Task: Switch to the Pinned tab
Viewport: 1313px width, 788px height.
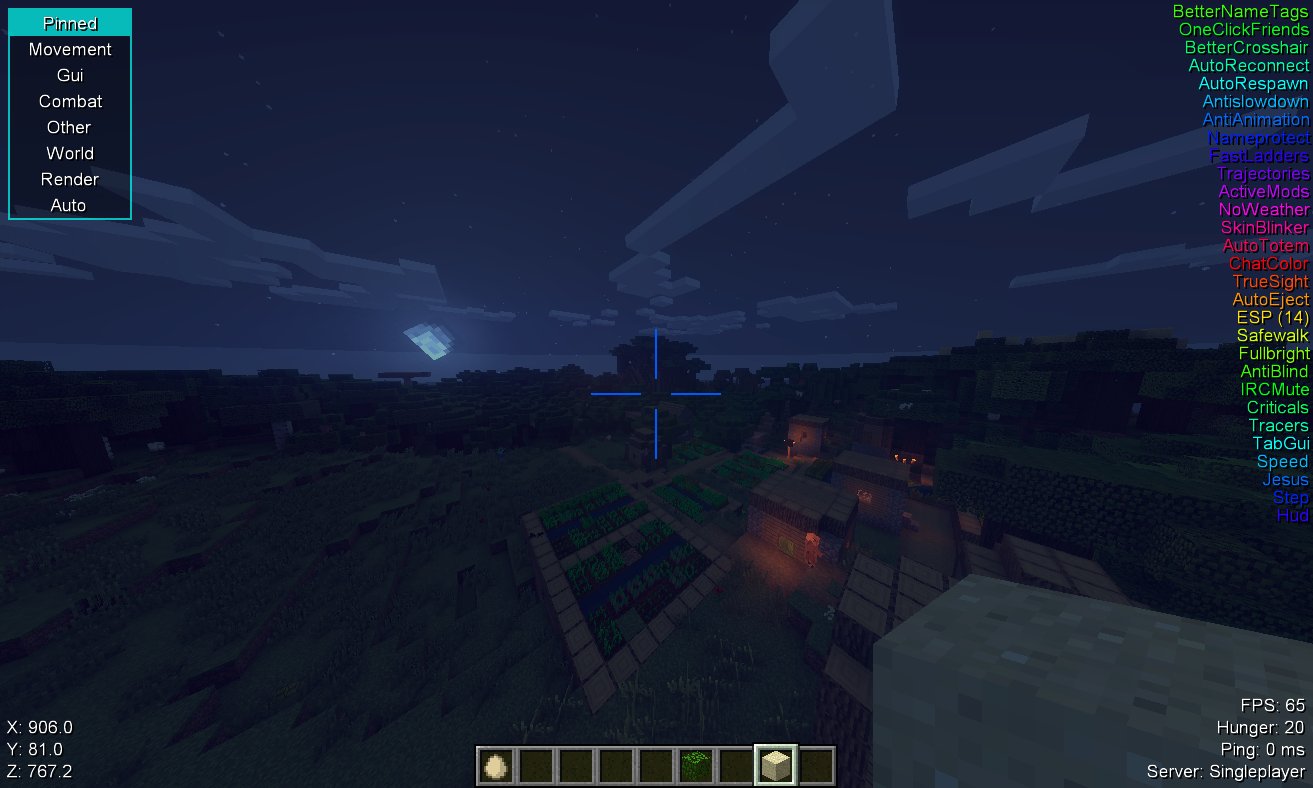Action: pyautogui.click(x=69, y=22)
